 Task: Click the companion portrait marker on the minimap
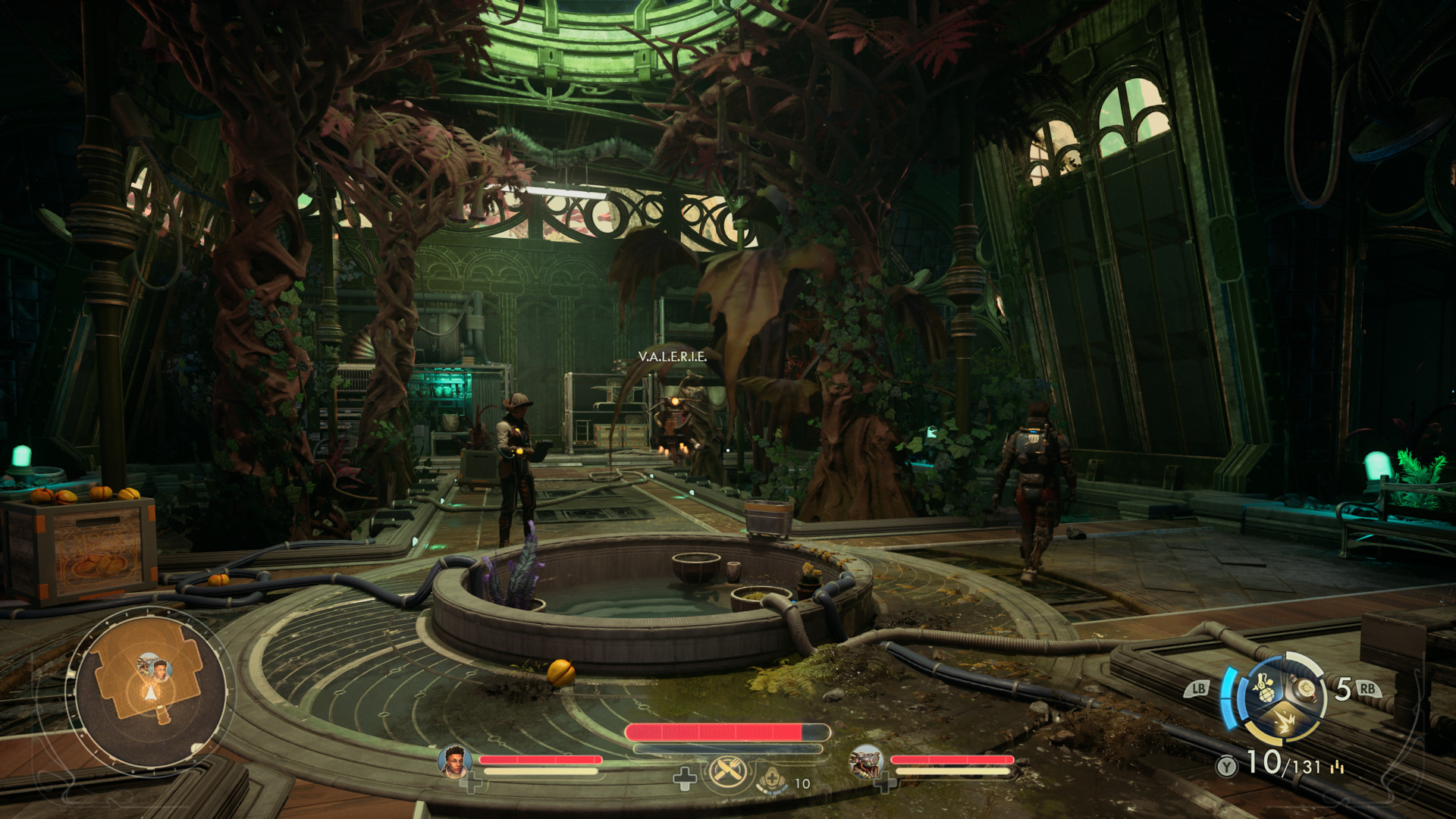tap(160, 669)
